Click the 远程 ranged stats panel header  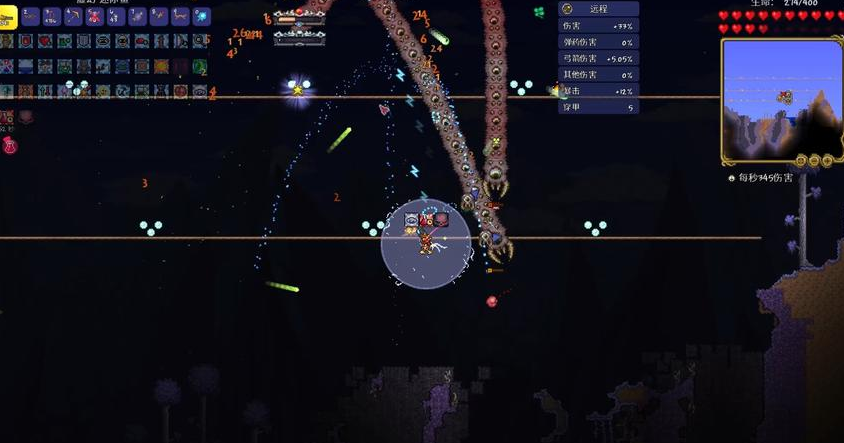[598, 8]
